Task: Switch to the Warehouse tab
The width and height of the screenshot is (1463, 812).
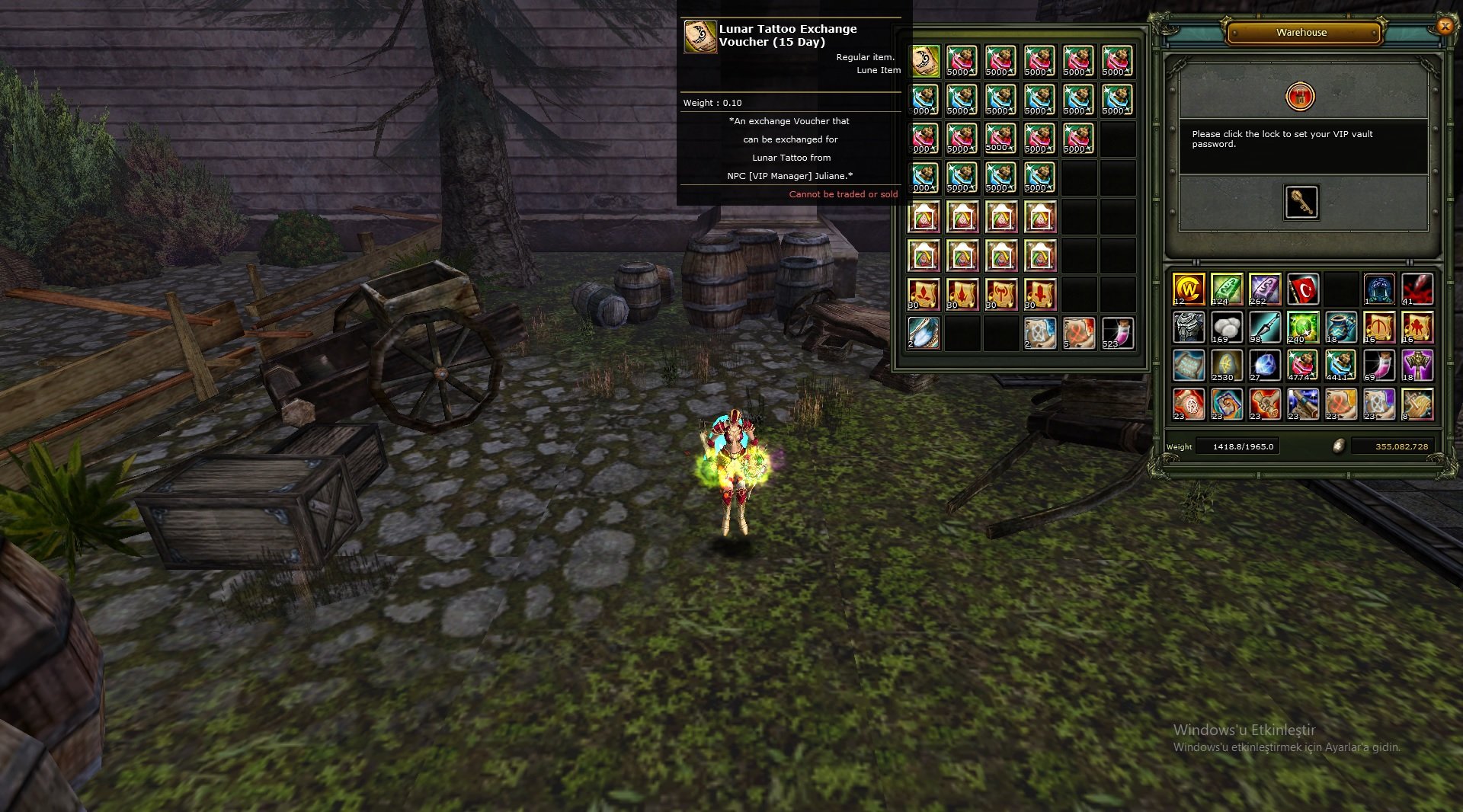Action: click(x=1301, y=32)
